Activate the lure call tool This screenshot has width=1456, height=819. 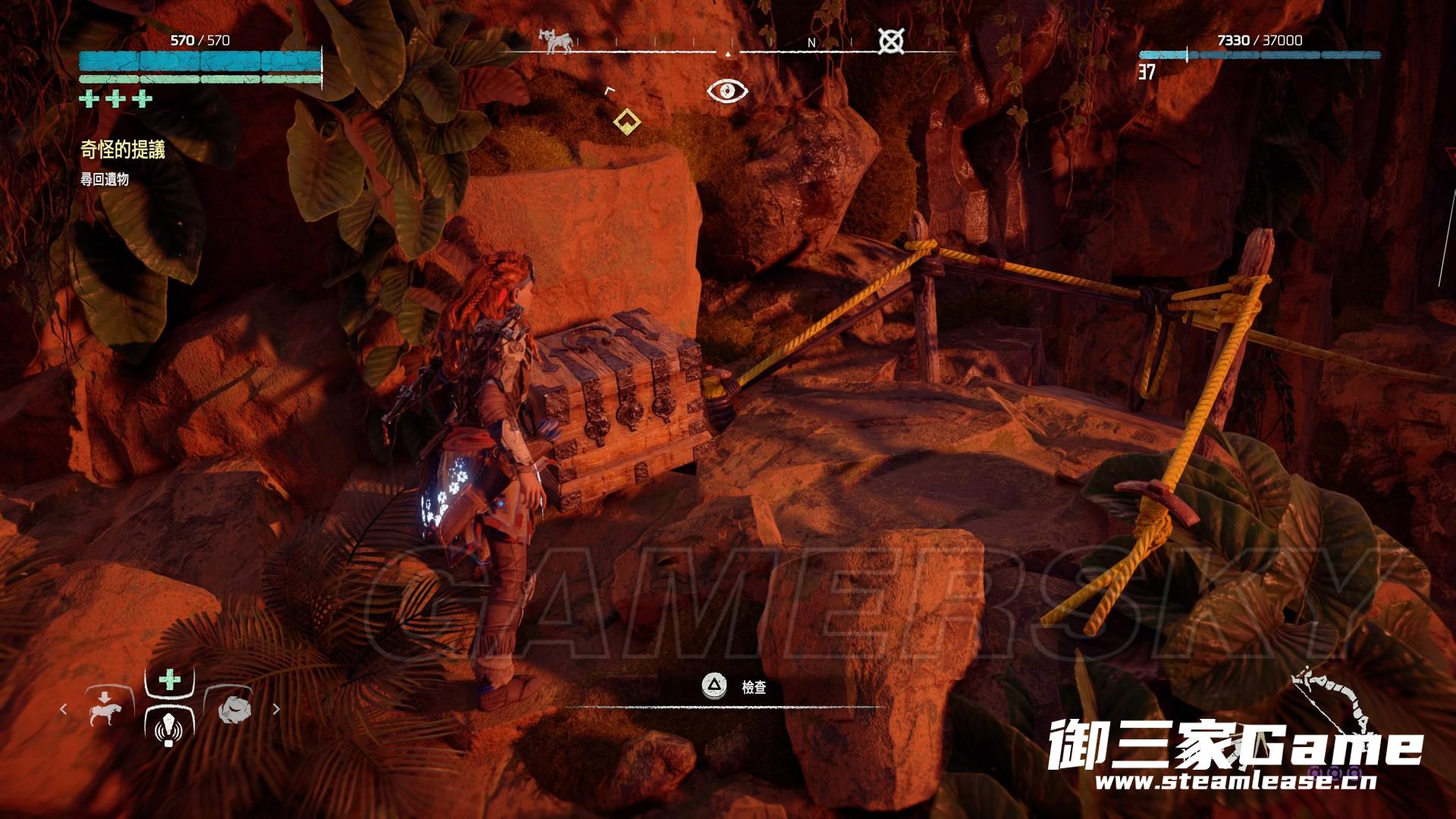[168, 728]
